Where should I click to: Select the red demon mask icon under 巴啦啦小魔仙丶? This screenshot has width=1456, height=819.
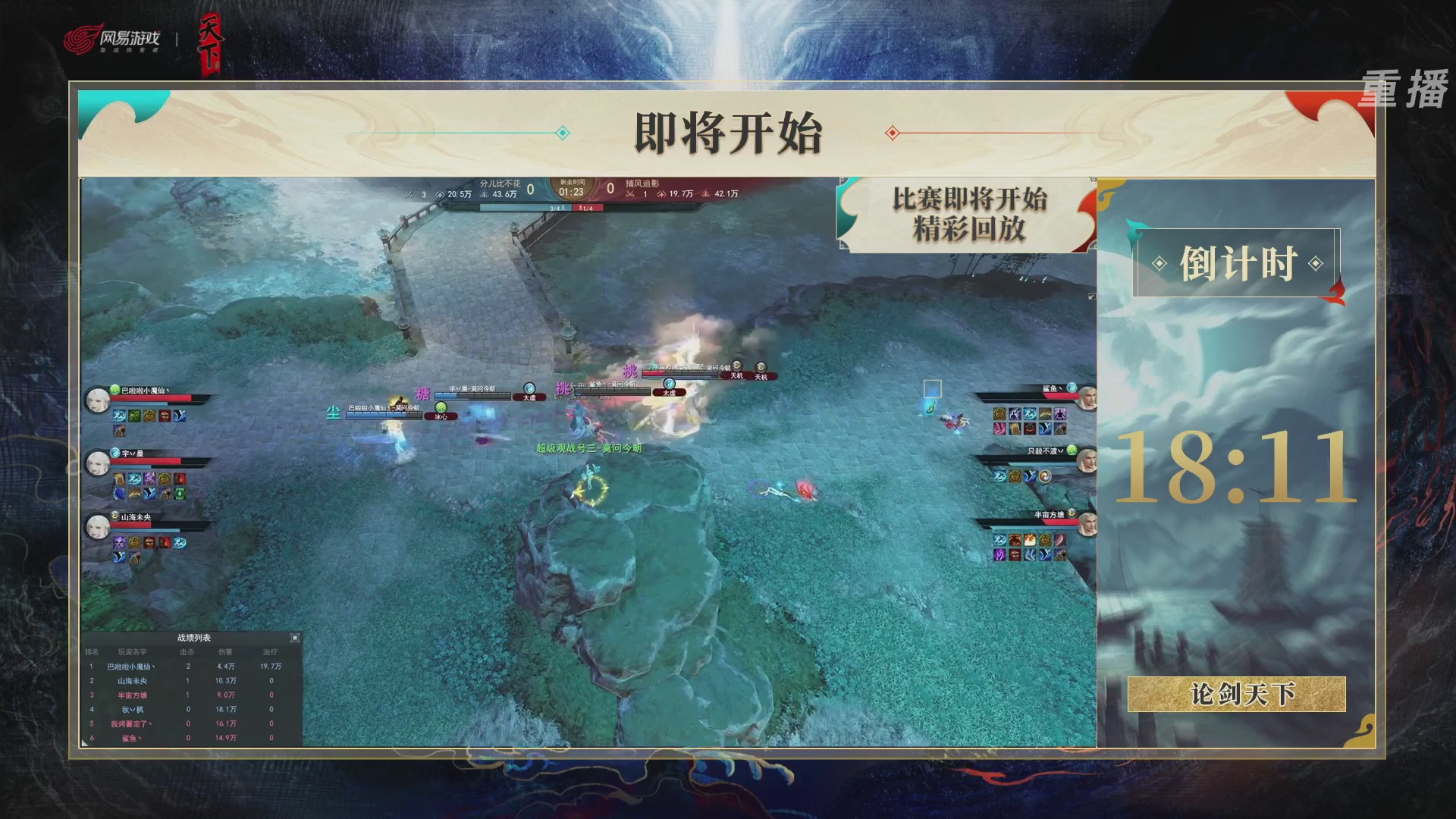(x=165, y=416)
